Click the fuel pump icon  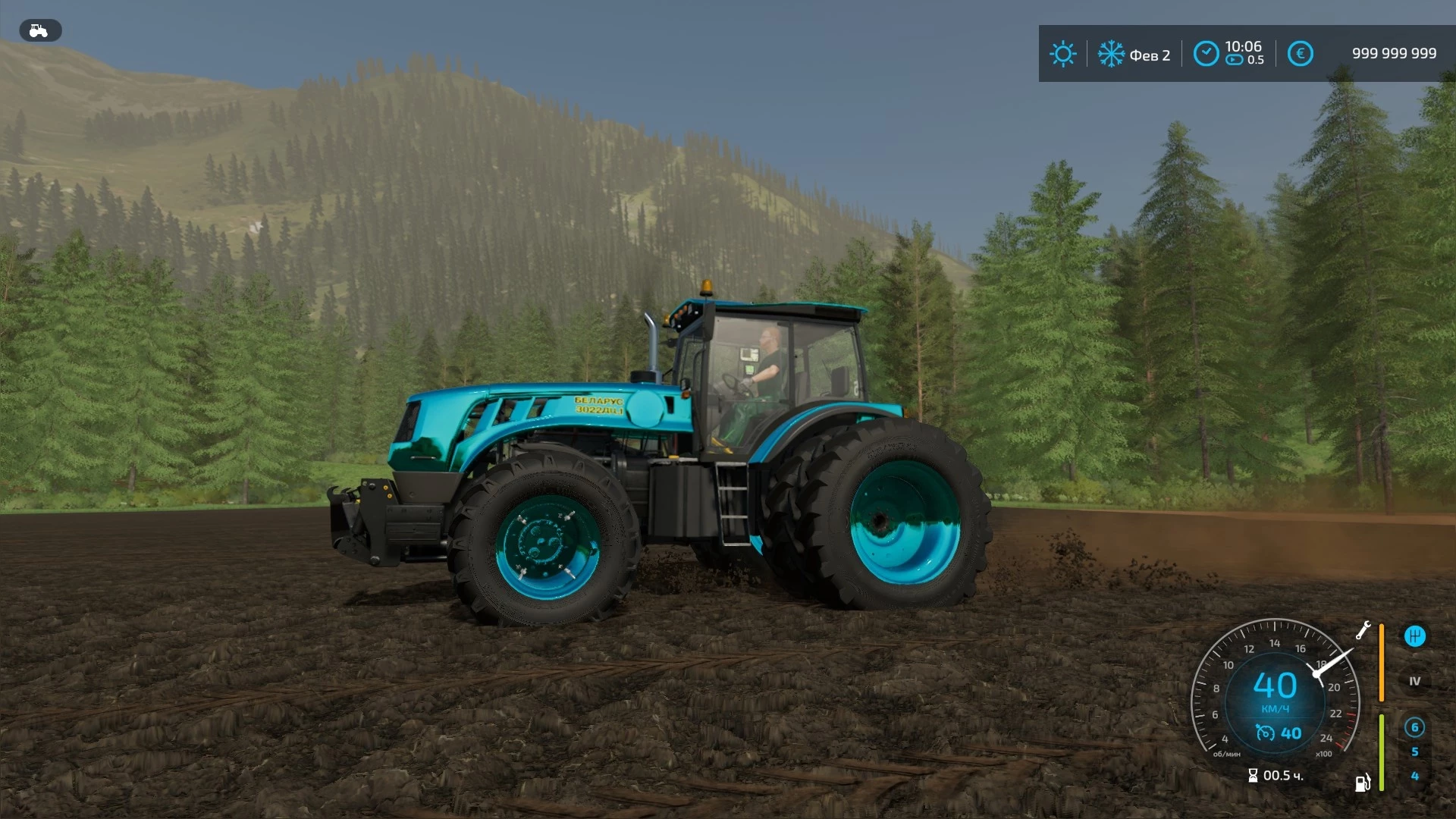[1363, 783]
